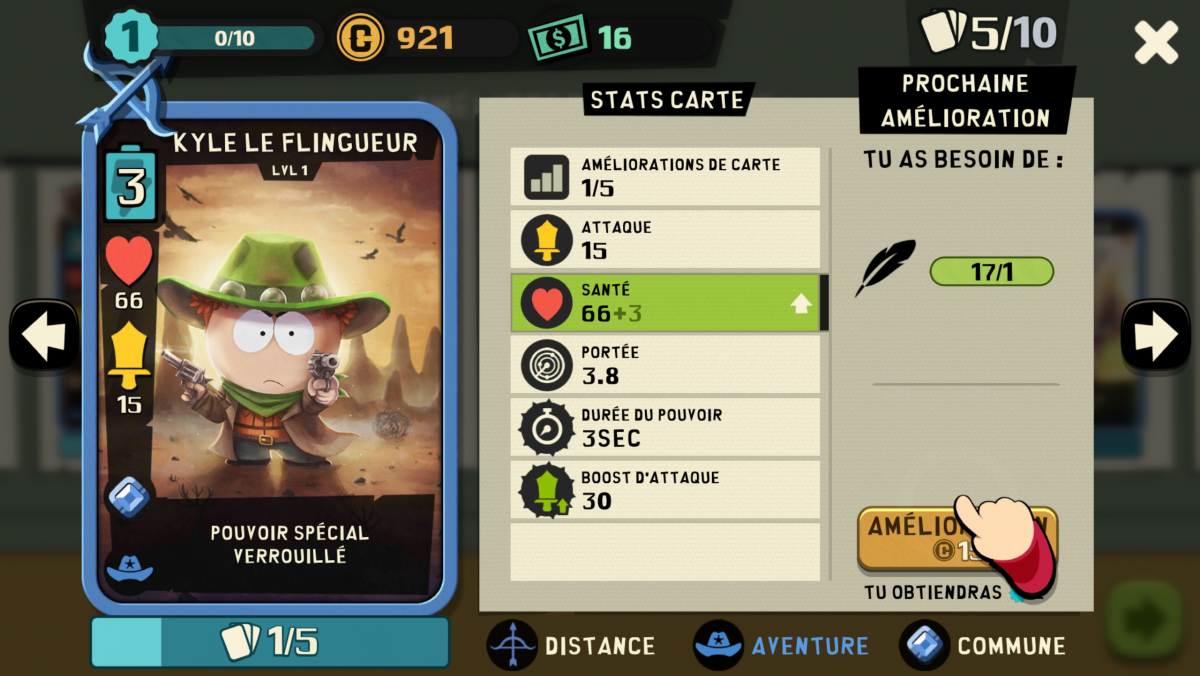Click the Distance bow class icon
Screen dimensions: 1200x676
[512, 645]
